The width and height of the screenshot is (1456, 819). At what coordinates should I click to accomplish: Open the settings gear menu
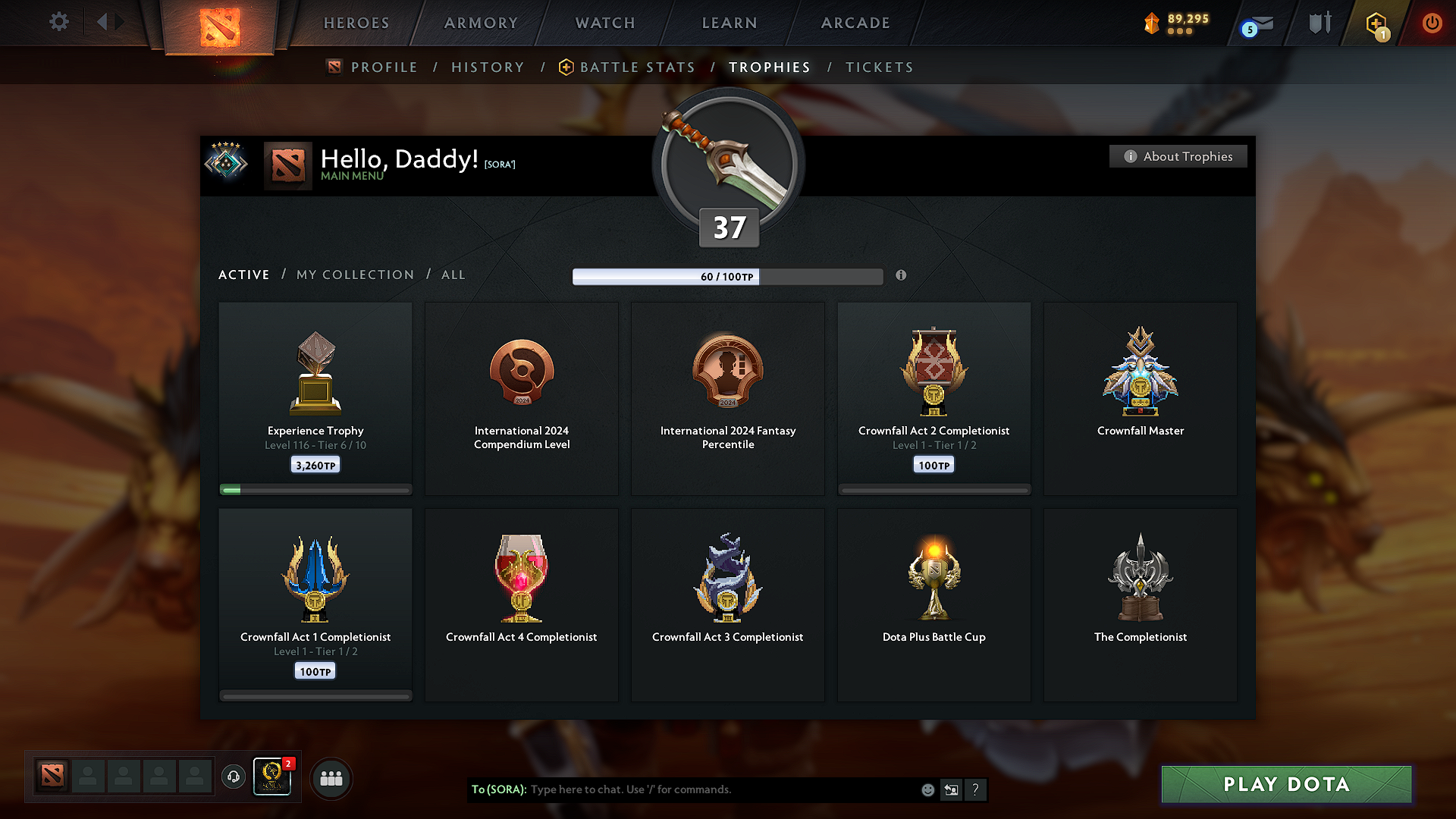pyautogui.click(x=58, y=22)
